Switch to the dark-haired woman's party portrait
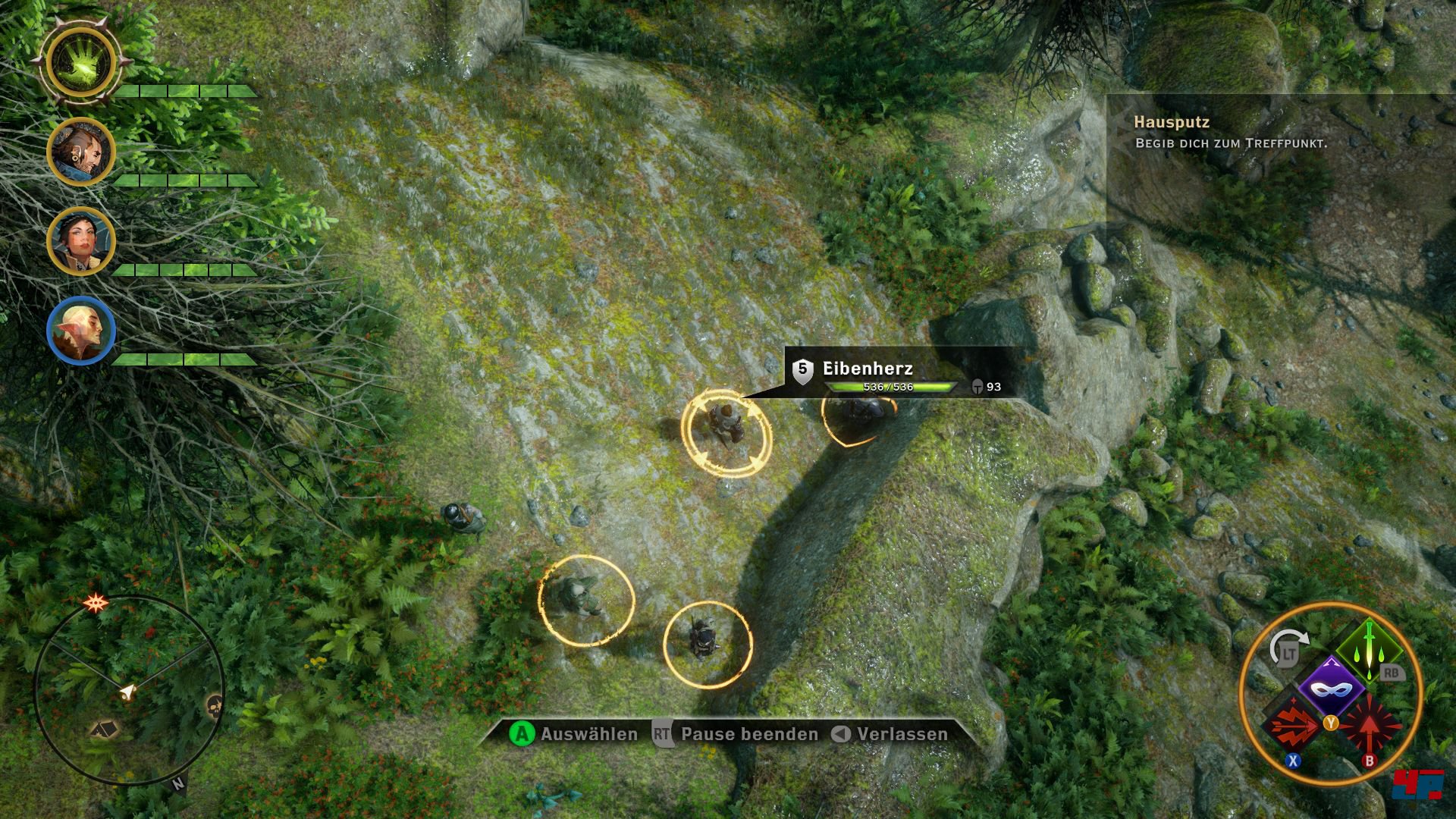This screenshot has width=1456, height=819. pos(80,241)
